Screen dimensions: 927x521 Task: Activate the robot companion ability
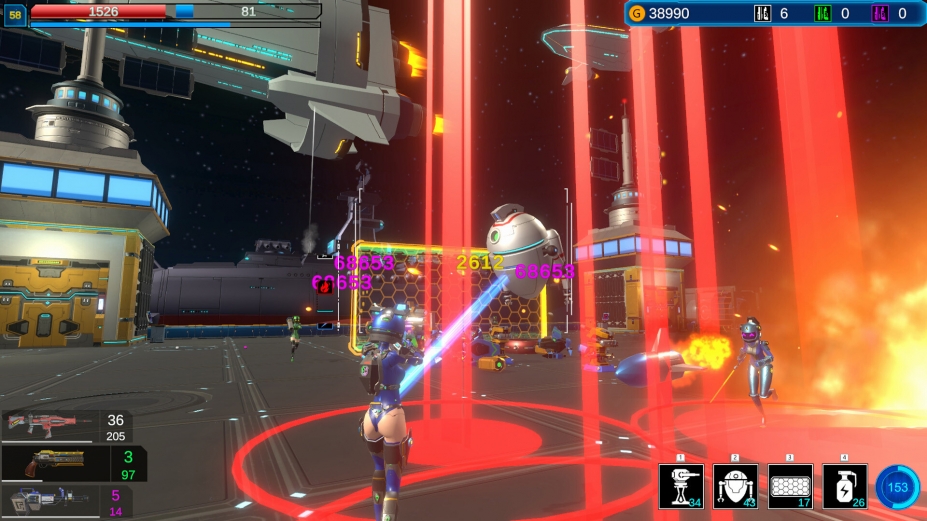(735, 486)
